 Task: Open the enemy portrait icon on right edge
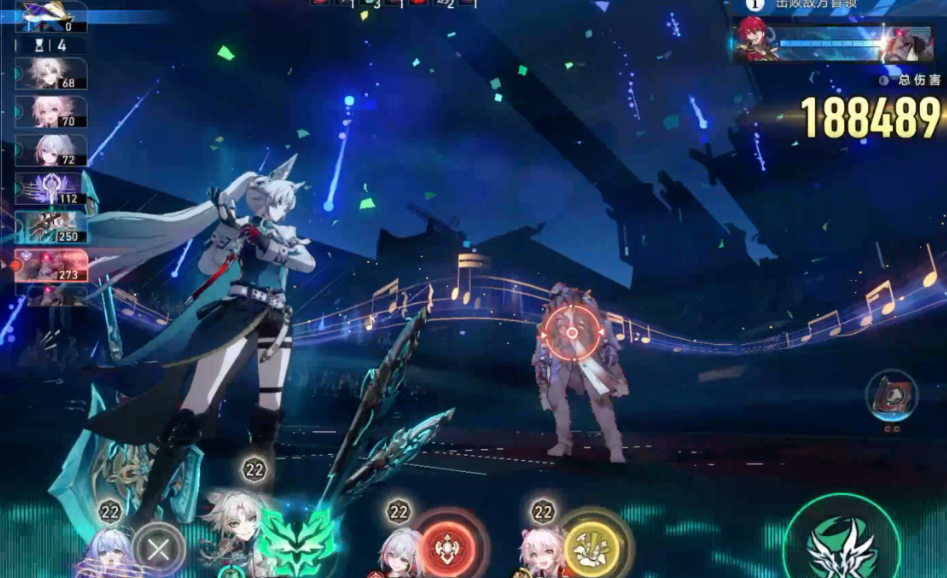pos(890,396)
